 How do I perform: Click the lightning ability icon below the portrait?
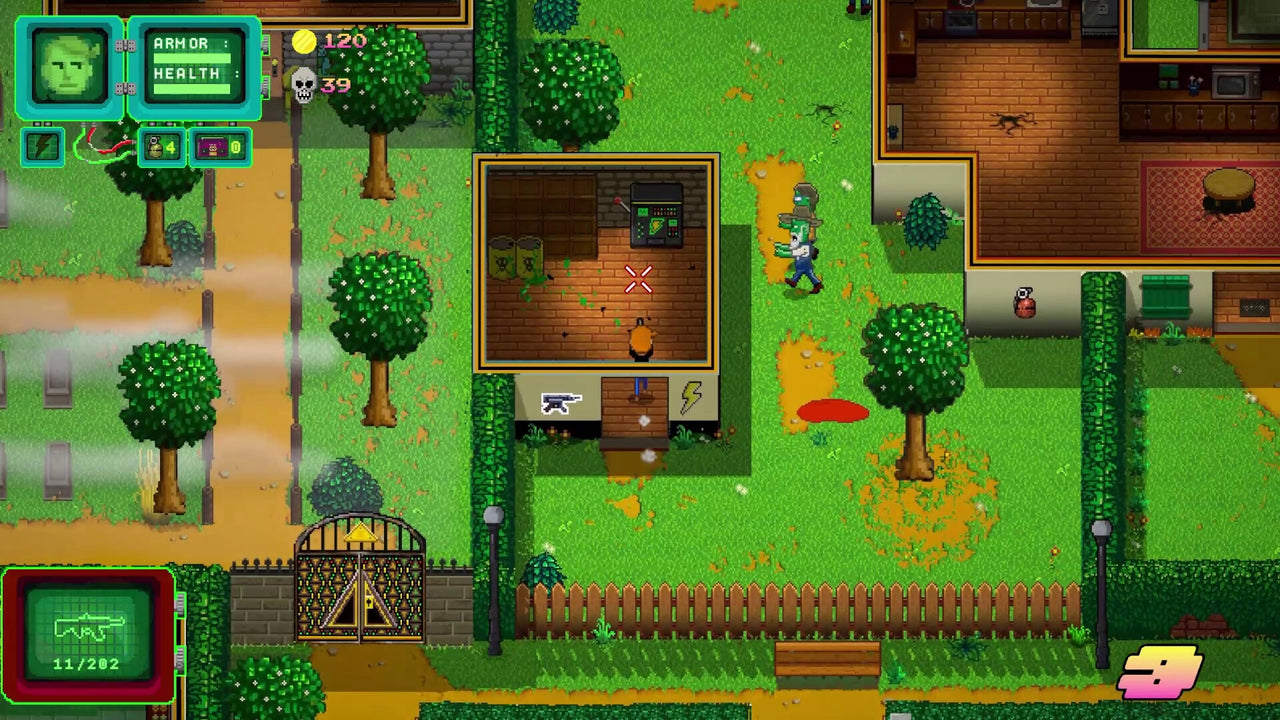point(43,146)
